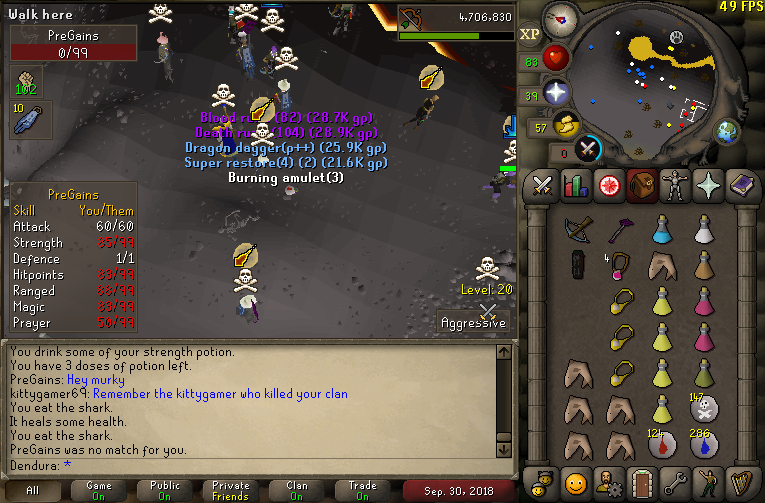Open the Music player harp tab
Screen dimensions: 765x503
(740, 483)
